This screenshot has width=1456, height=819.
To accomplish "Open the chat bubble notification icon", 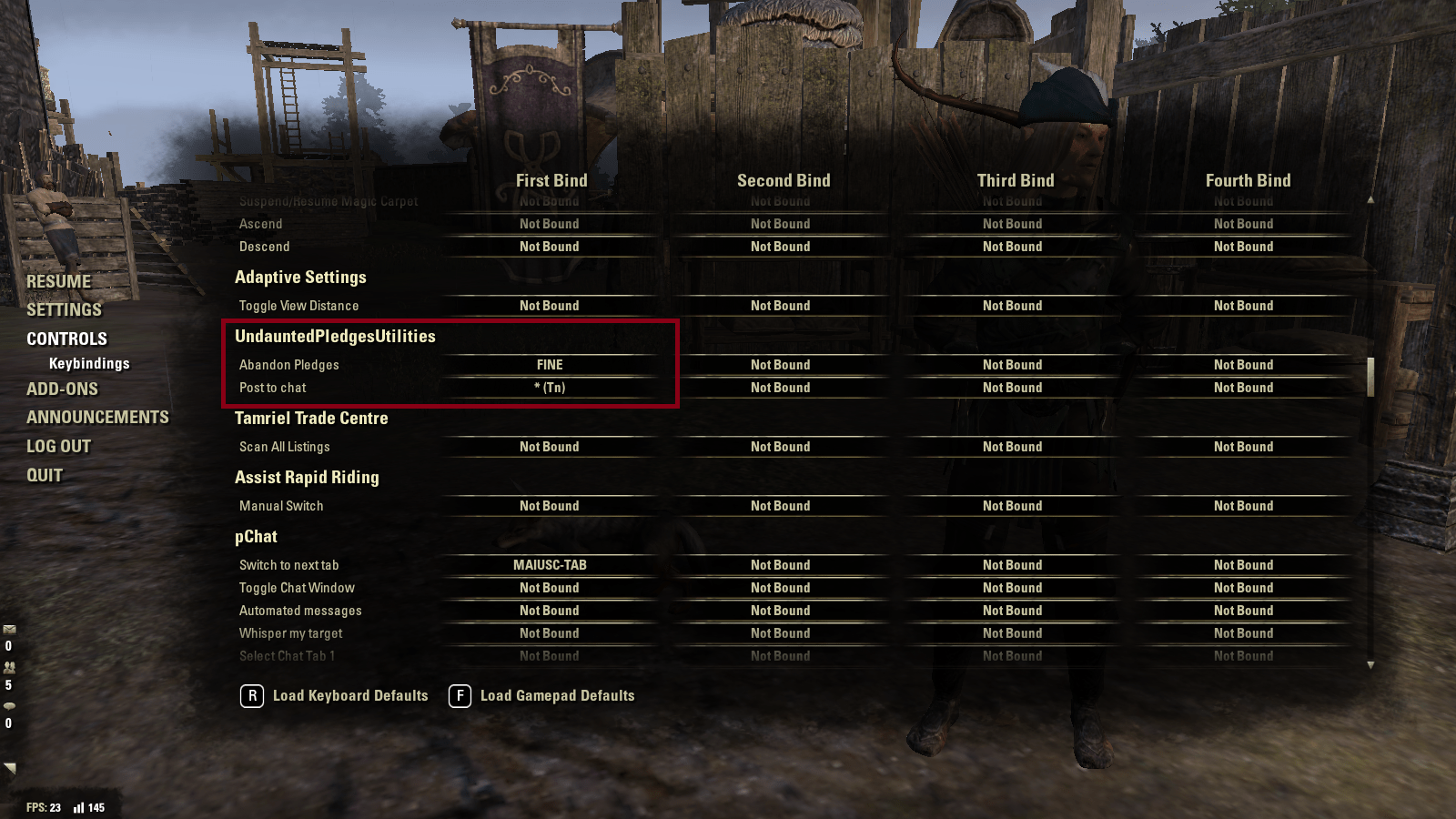I will 9,706.
